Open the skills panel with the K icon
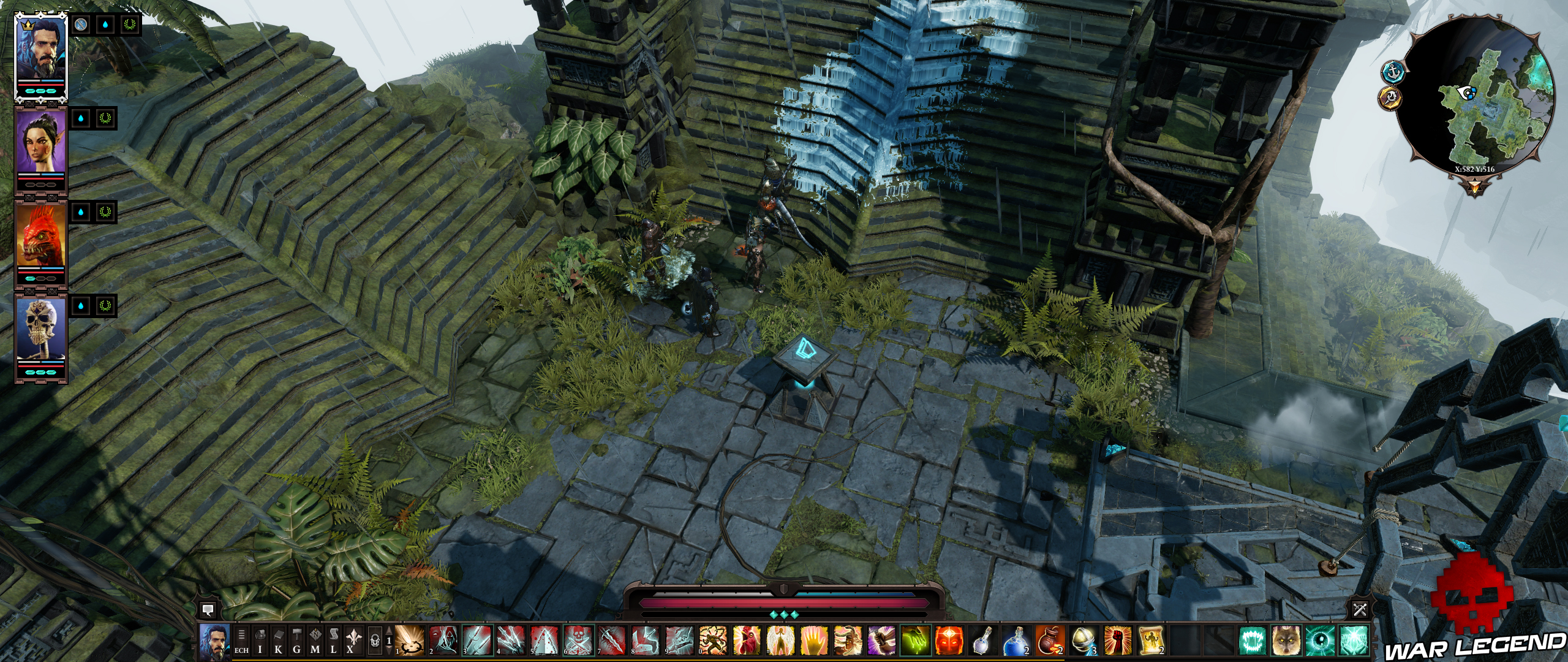Image resolution: width=1568 pixels, height=662 pixels. coord(279,644)
